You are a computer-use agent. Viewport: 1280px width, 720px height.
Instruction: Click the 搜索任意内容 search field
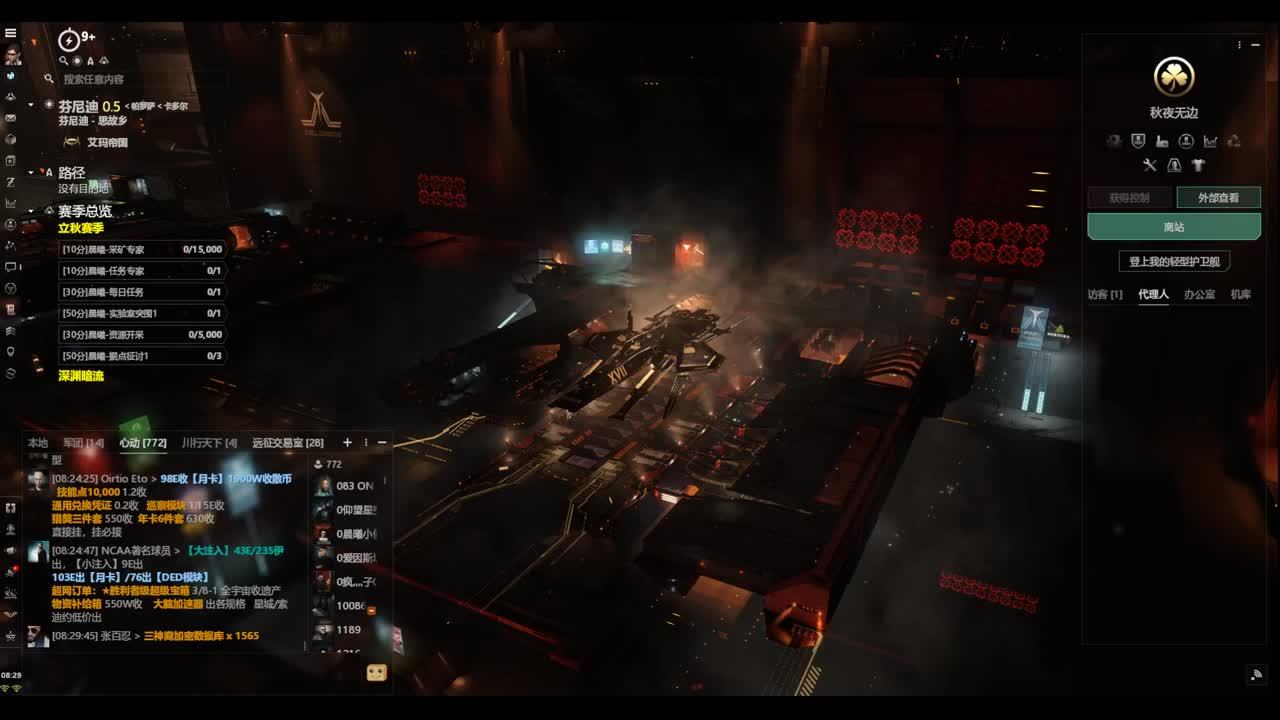point(94,79)
